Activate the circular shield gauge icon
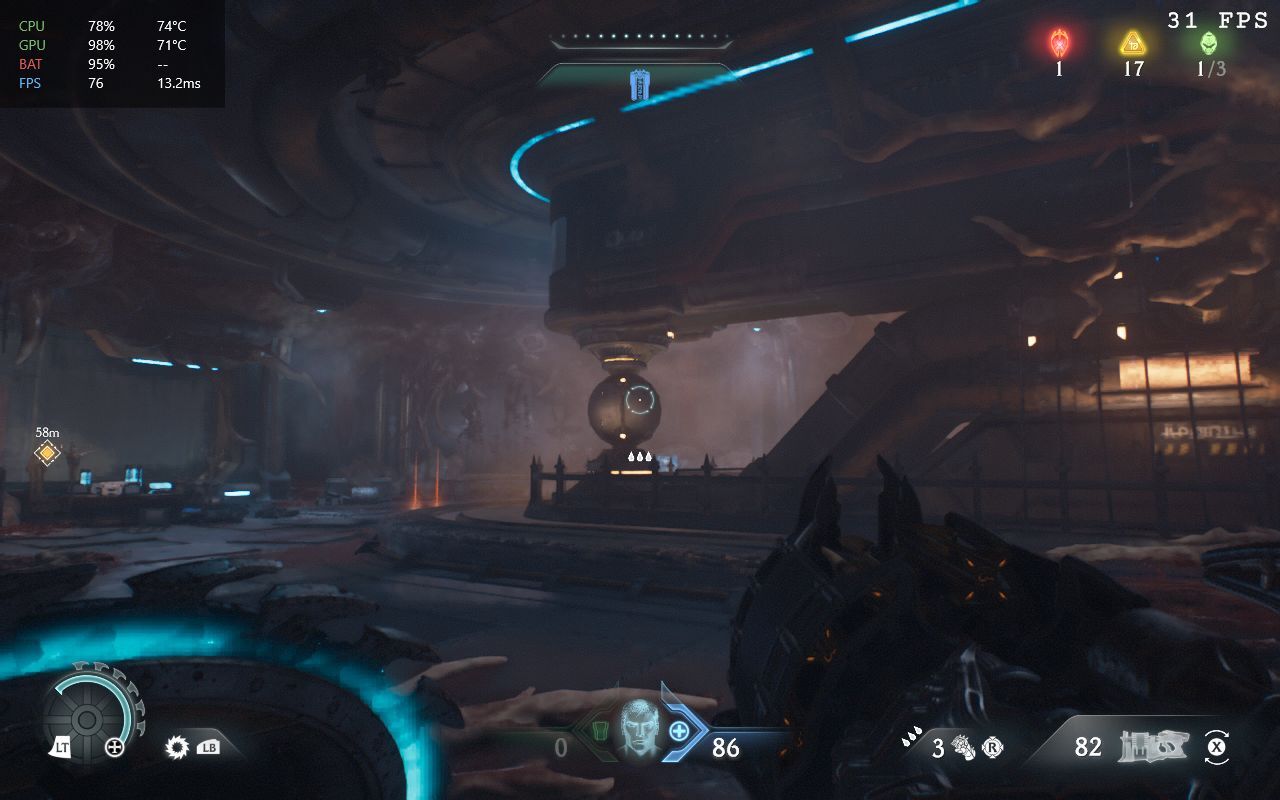Image resolution: width=1280 pixels, height=800 pixels. [87, 717]
